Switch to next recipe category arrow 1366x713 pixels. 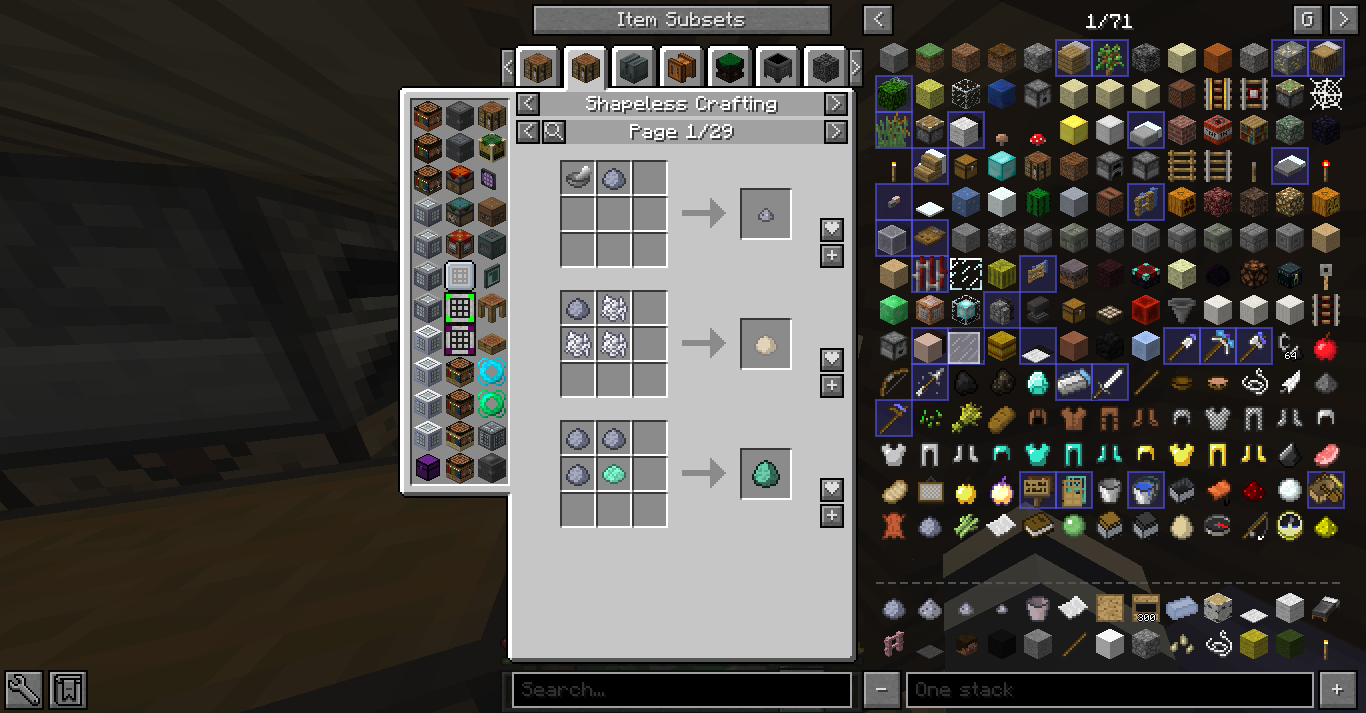tap(835, 104)
